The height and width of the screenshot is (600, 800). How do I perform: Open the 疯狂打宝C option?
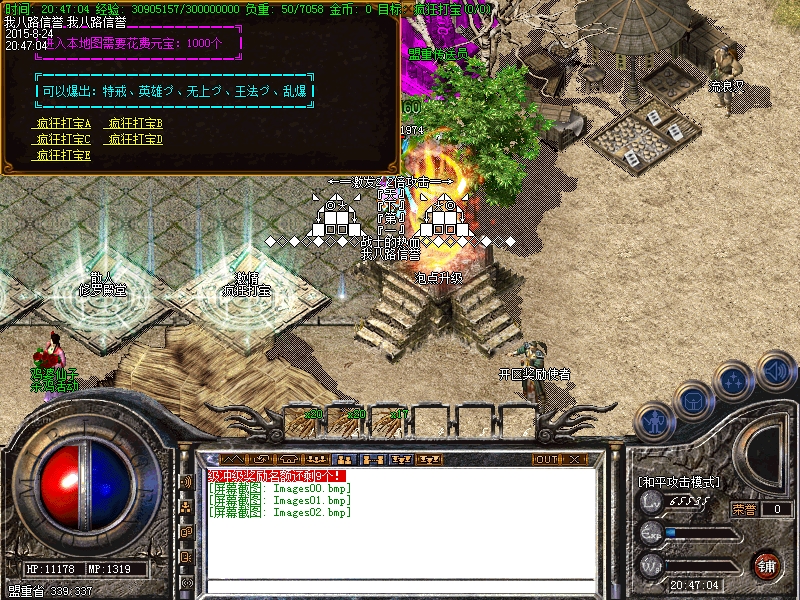coord(63,139)
